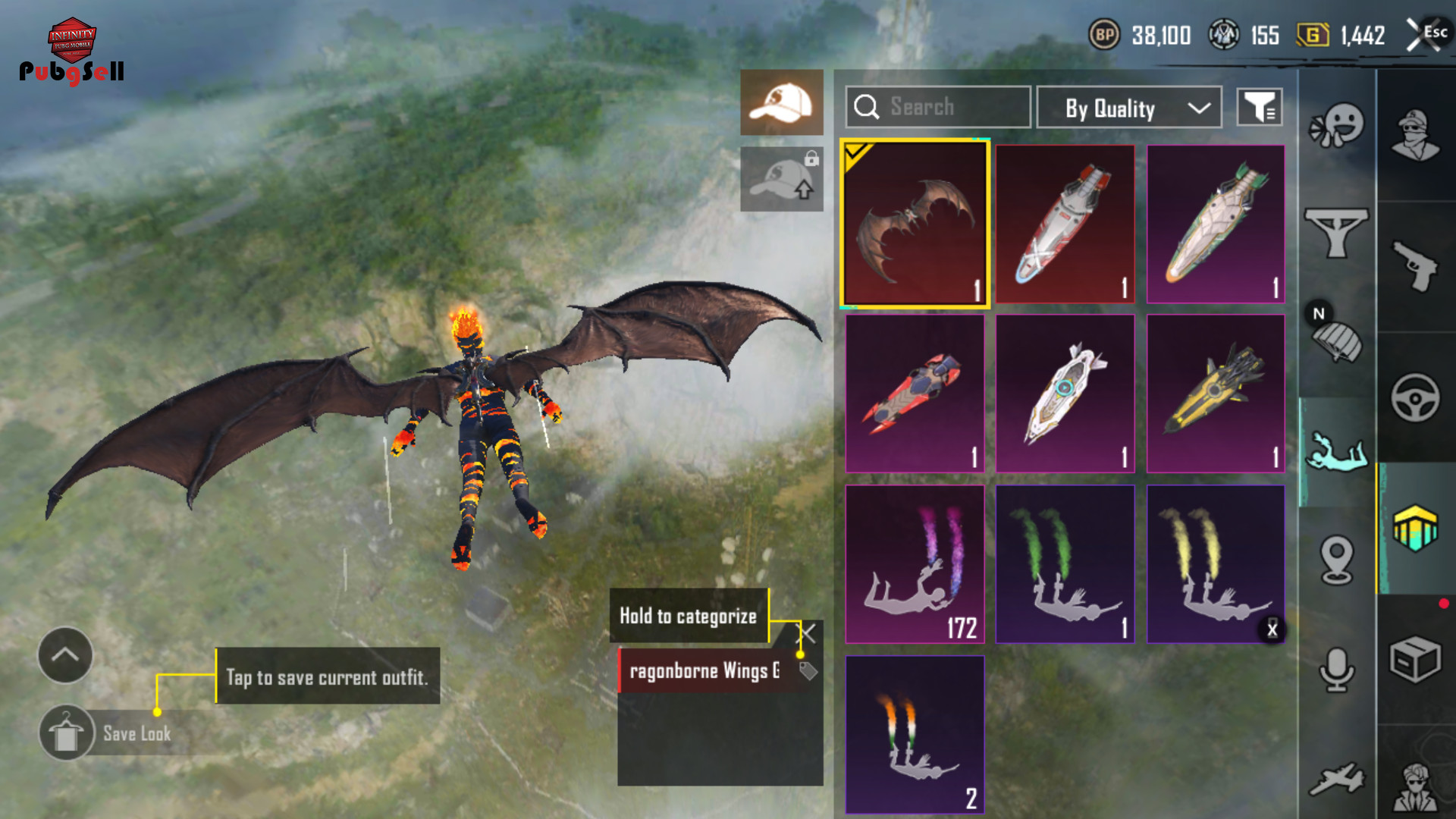
Task: Select the red and white glider board
Action: (1065, 224)
